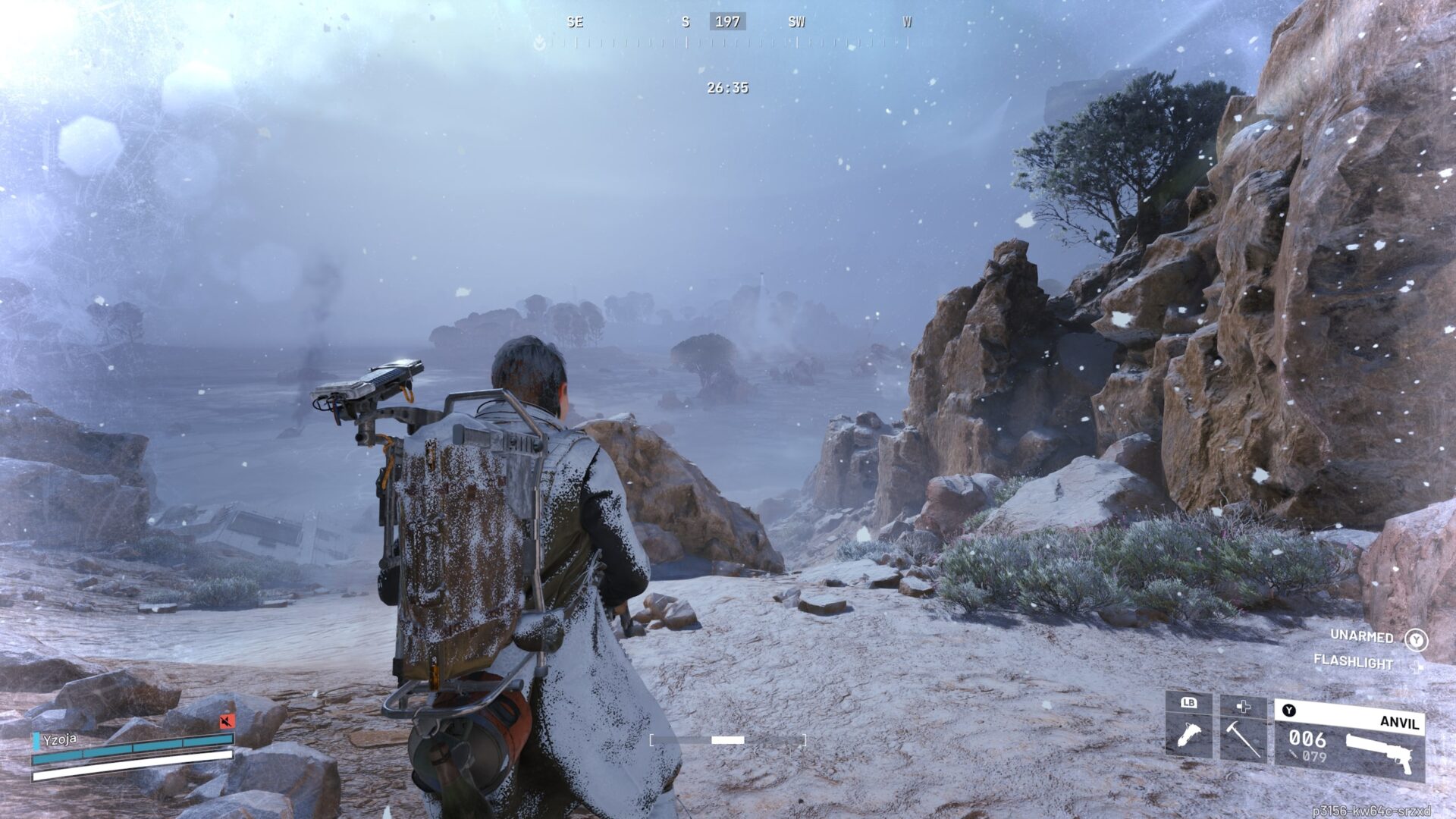Select the pickaxe tool slot
This screenshot has height=819, width=1456.
pyautogui.click(x=1242, y=727)
